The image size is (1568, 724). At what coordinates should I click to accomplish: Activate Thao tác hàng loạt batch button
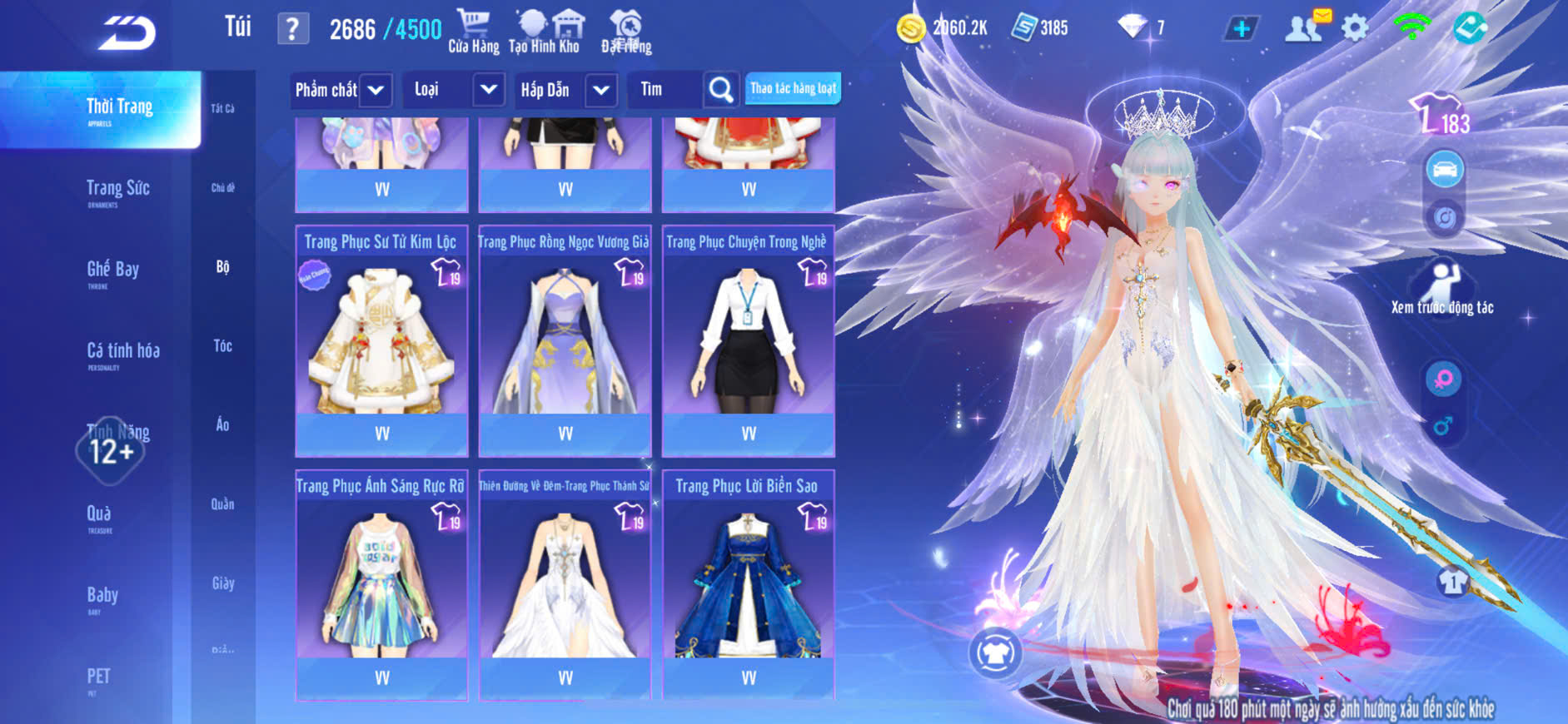[793, 88]
